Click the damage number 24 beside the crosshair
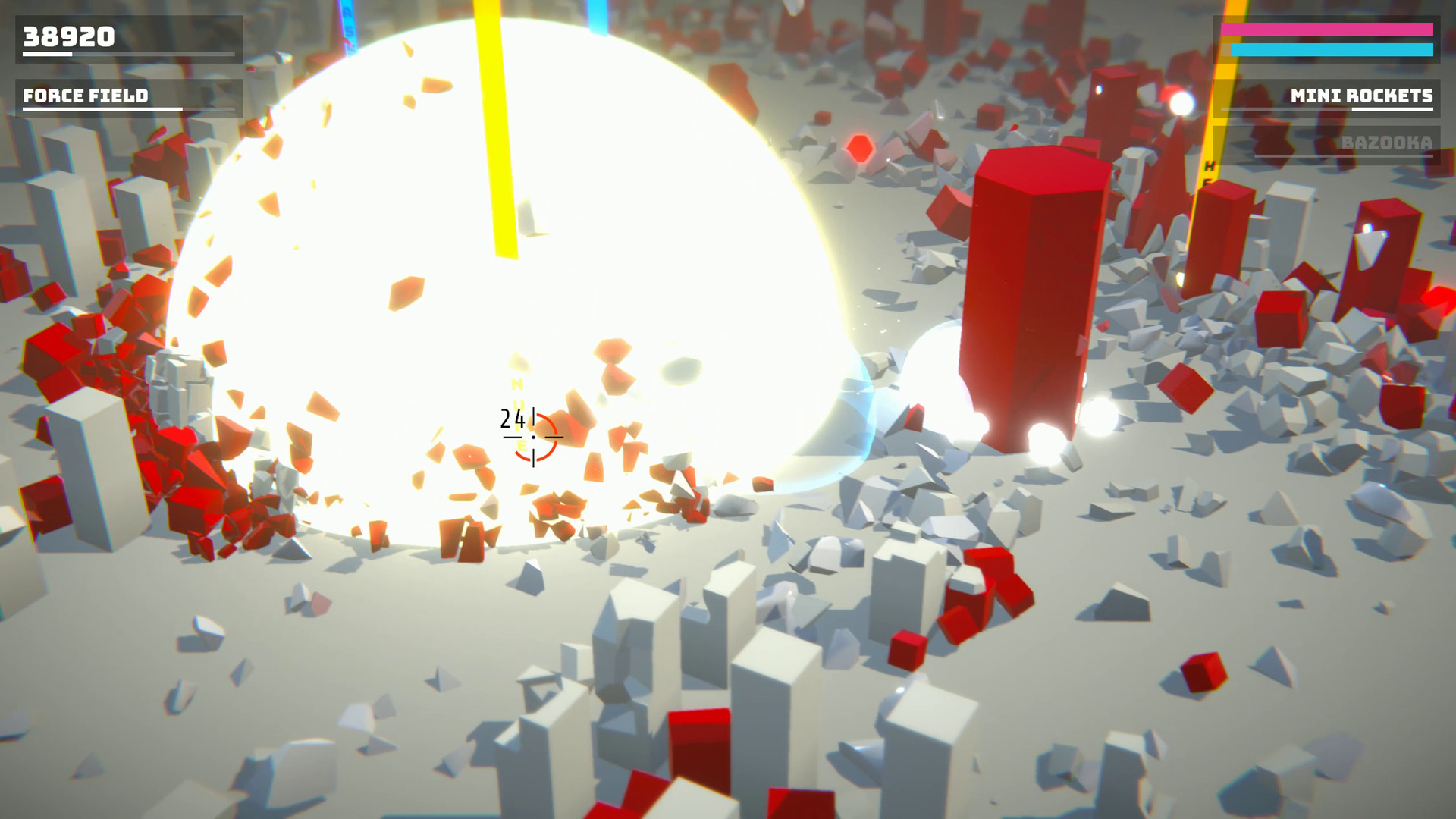Viewport: 1456px width, 819px height. 512,418
